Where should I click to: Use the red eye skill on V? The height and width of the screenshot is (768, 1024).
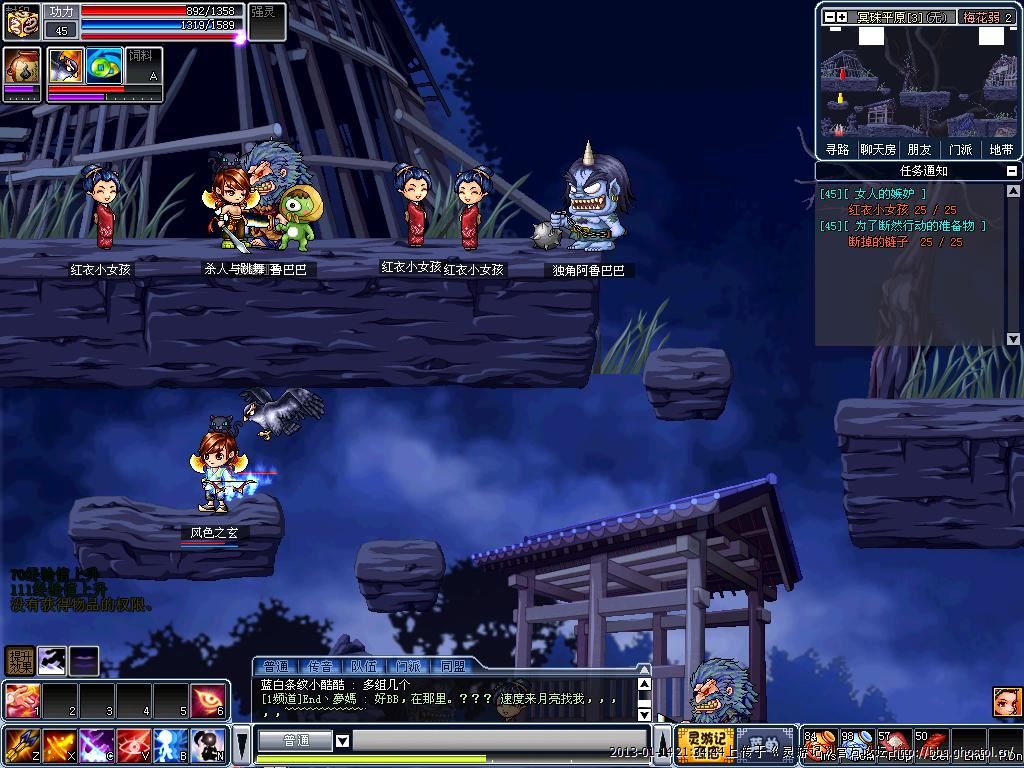coord(132,745)
